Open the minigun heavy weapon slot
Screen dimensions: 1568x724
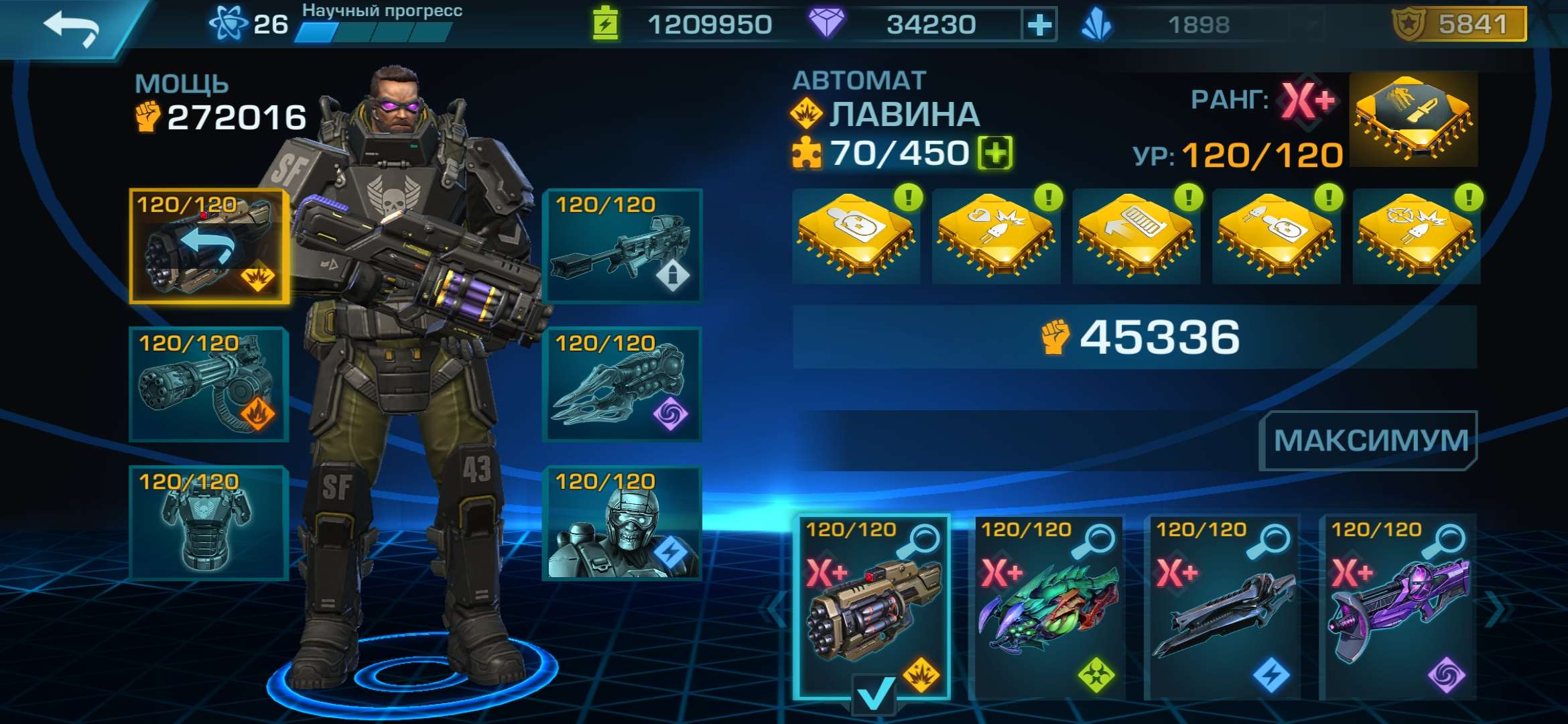pyautogui.click(x=209, y=384)
